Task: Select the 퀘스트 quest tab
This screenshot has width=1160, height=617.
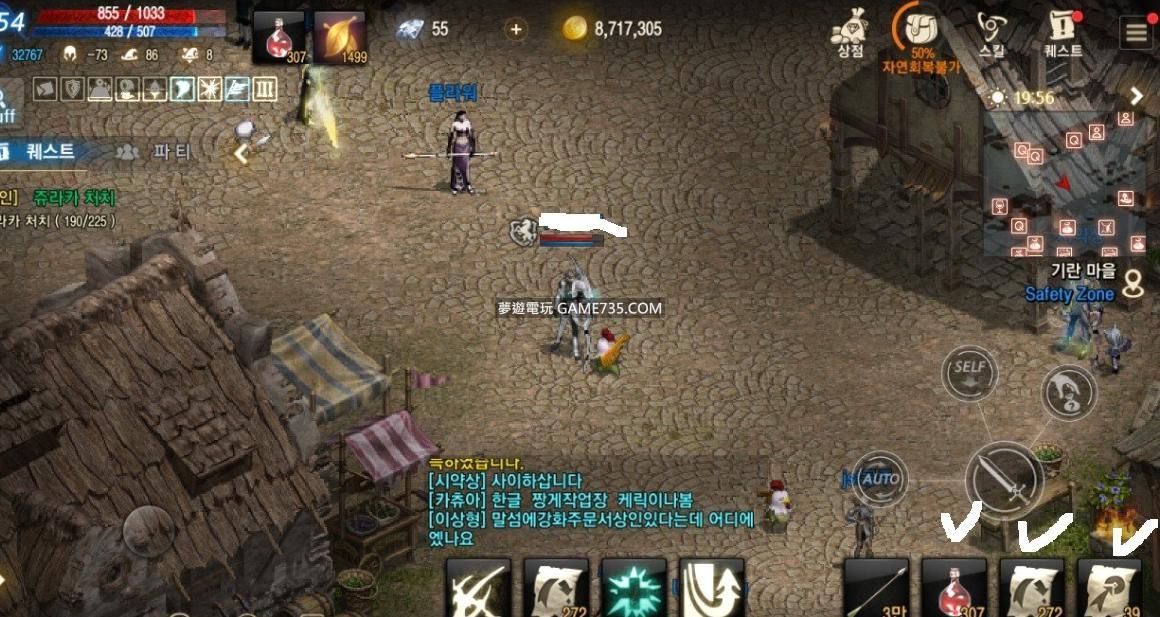Action: pos(45,152)
